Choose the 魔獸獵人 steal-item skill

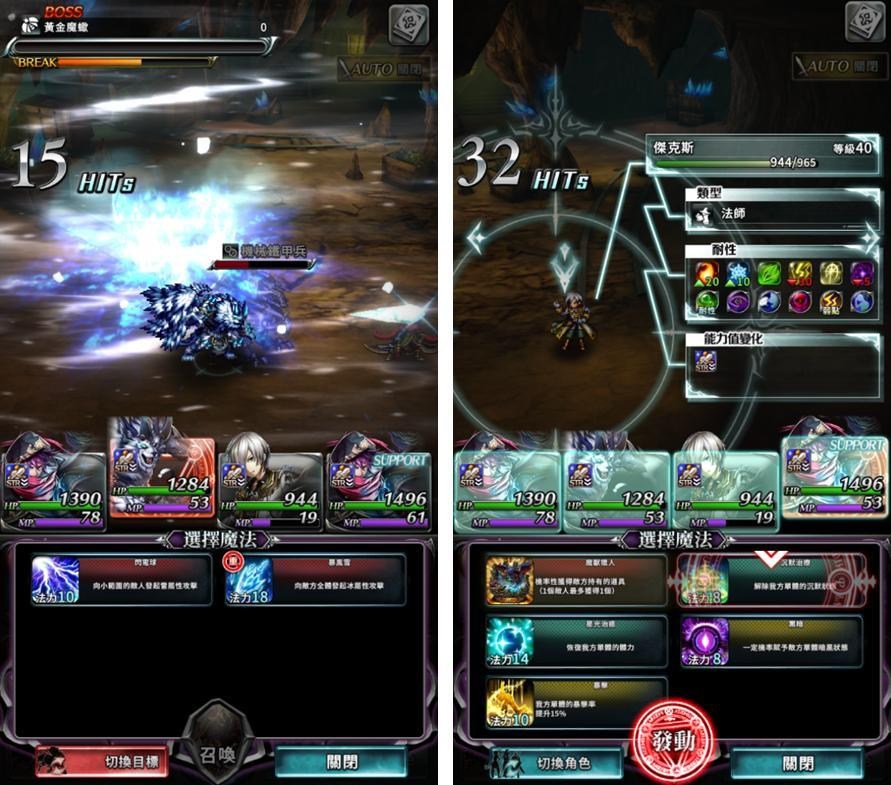575,580
